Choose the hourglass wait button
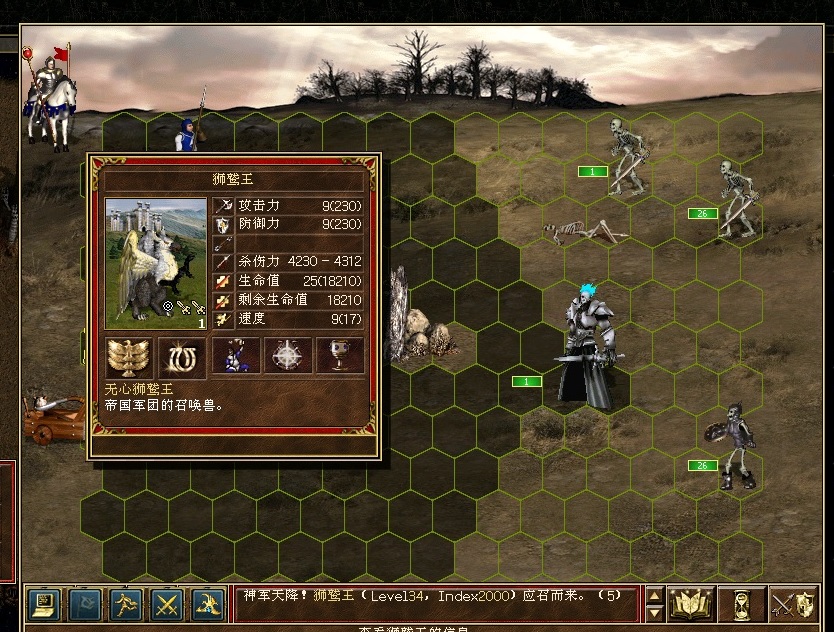This screenshot has height=632, width=834. coord(741,603)
